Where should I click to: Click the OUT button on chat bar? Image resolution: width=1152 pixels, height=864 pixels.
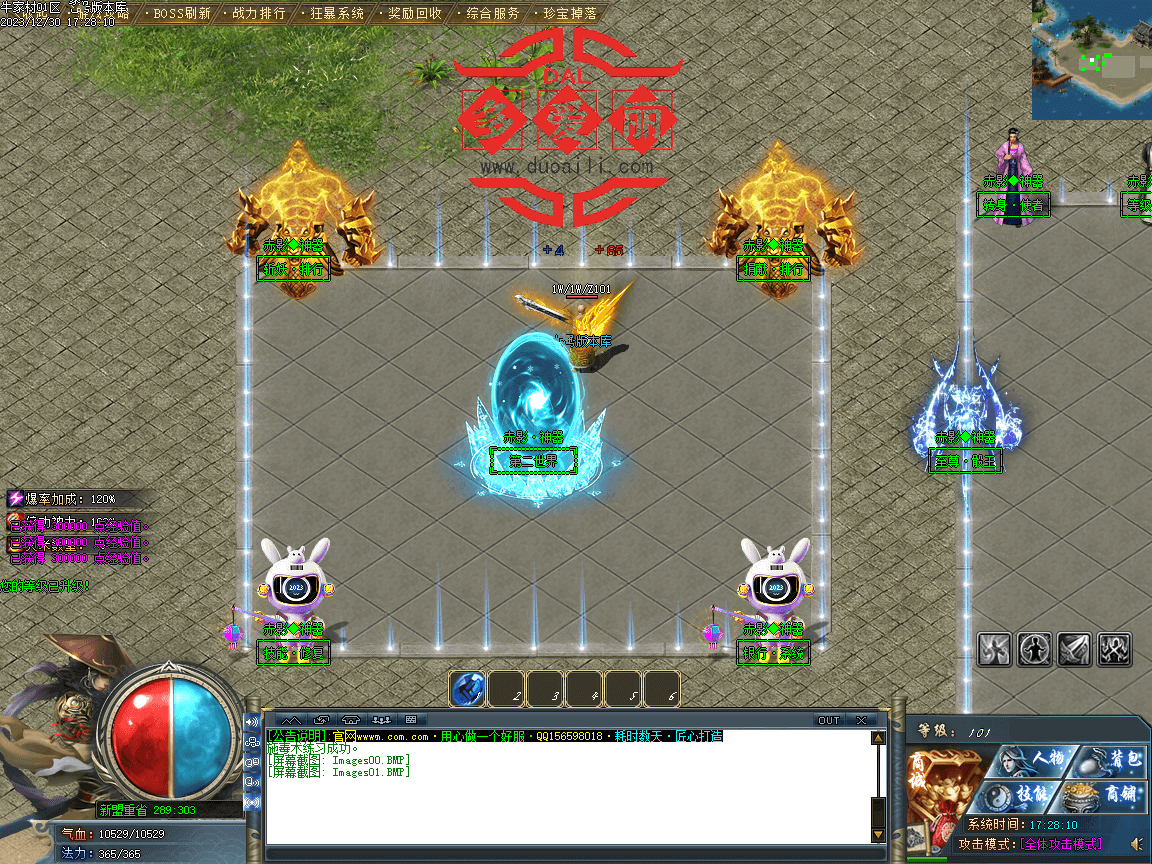click(x=829, y=720)
